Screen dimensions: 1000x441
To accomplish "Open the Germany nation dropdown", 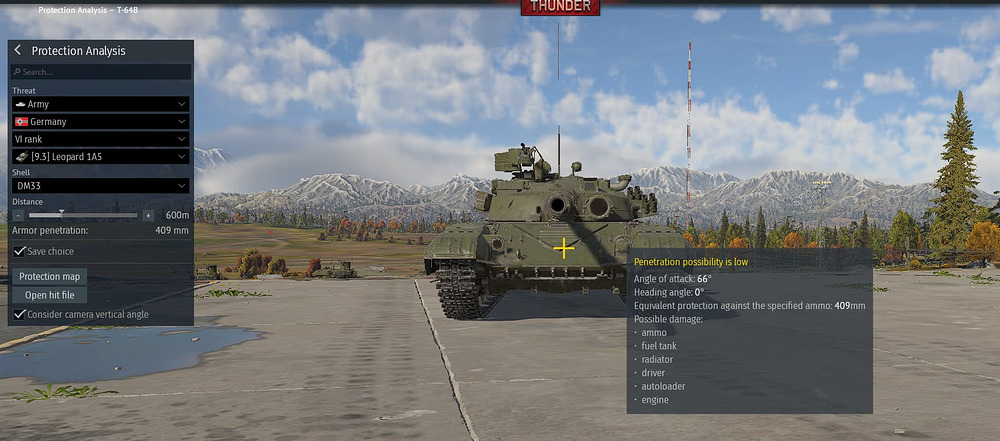I will click(x=100, y=121).
